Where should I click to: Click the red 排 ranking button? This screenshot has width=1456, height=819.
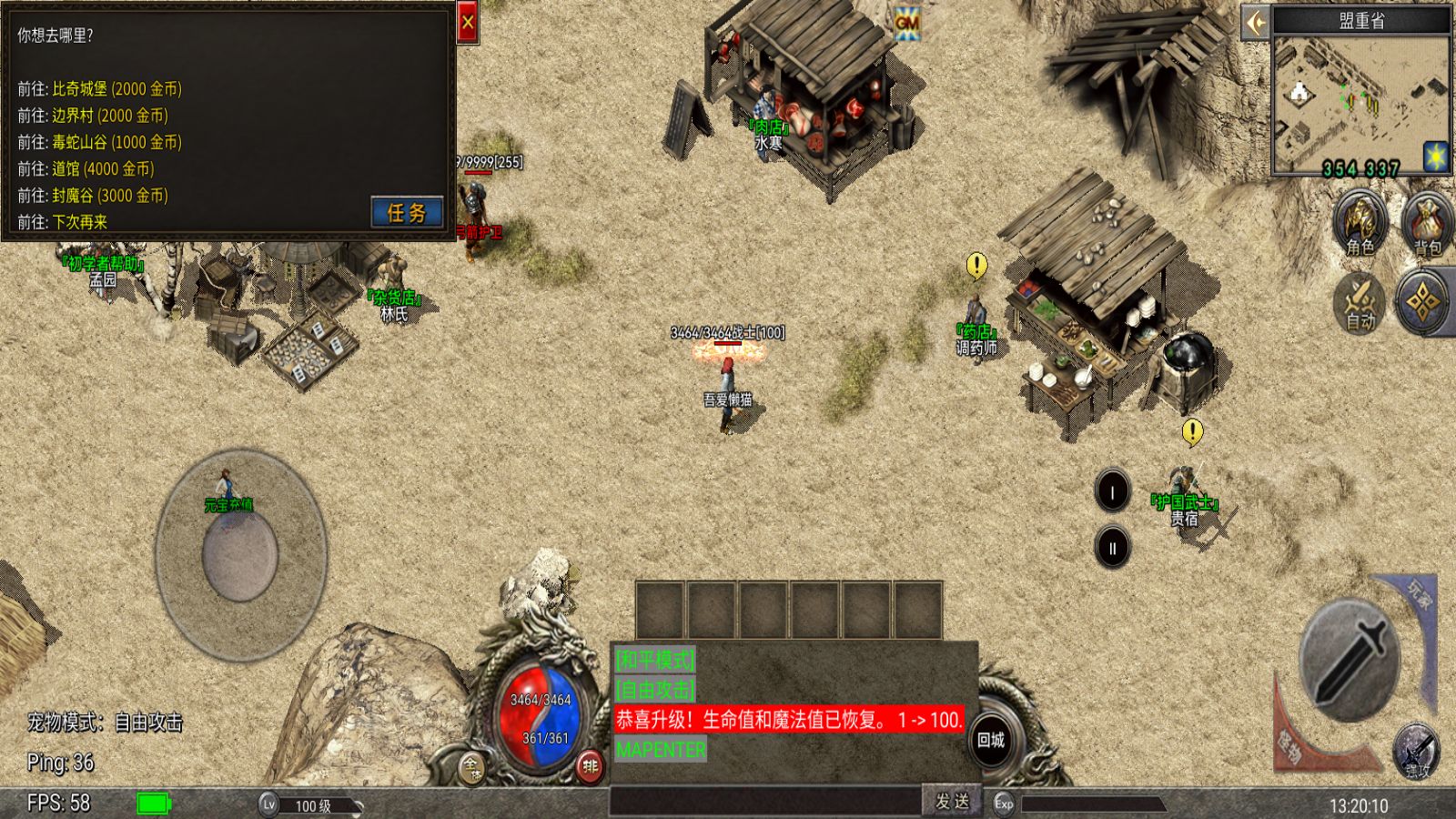tap(590, 766)
